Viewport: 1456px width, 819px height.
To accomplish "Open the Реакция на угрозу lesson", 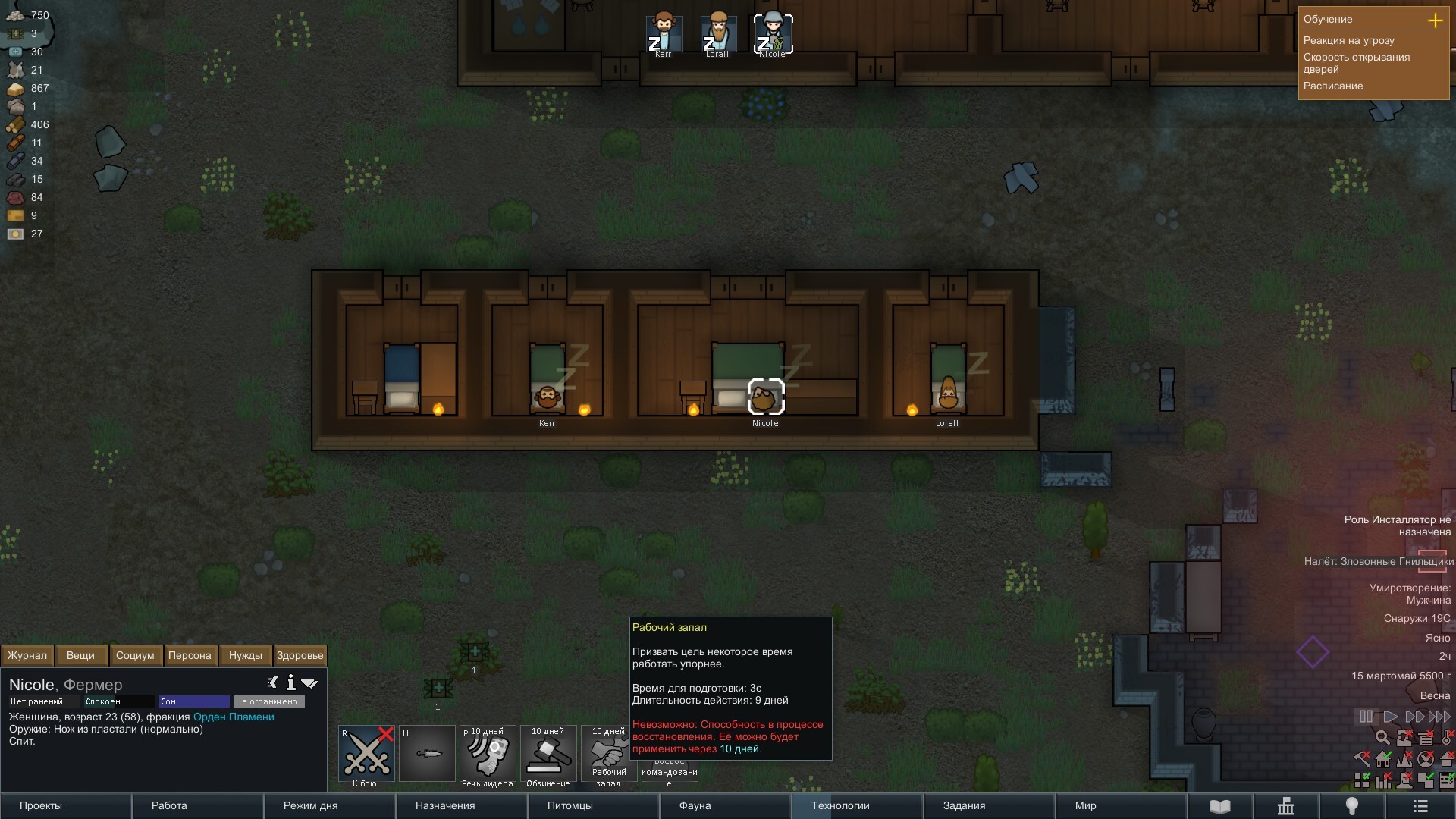I will tap(1348, 40).
